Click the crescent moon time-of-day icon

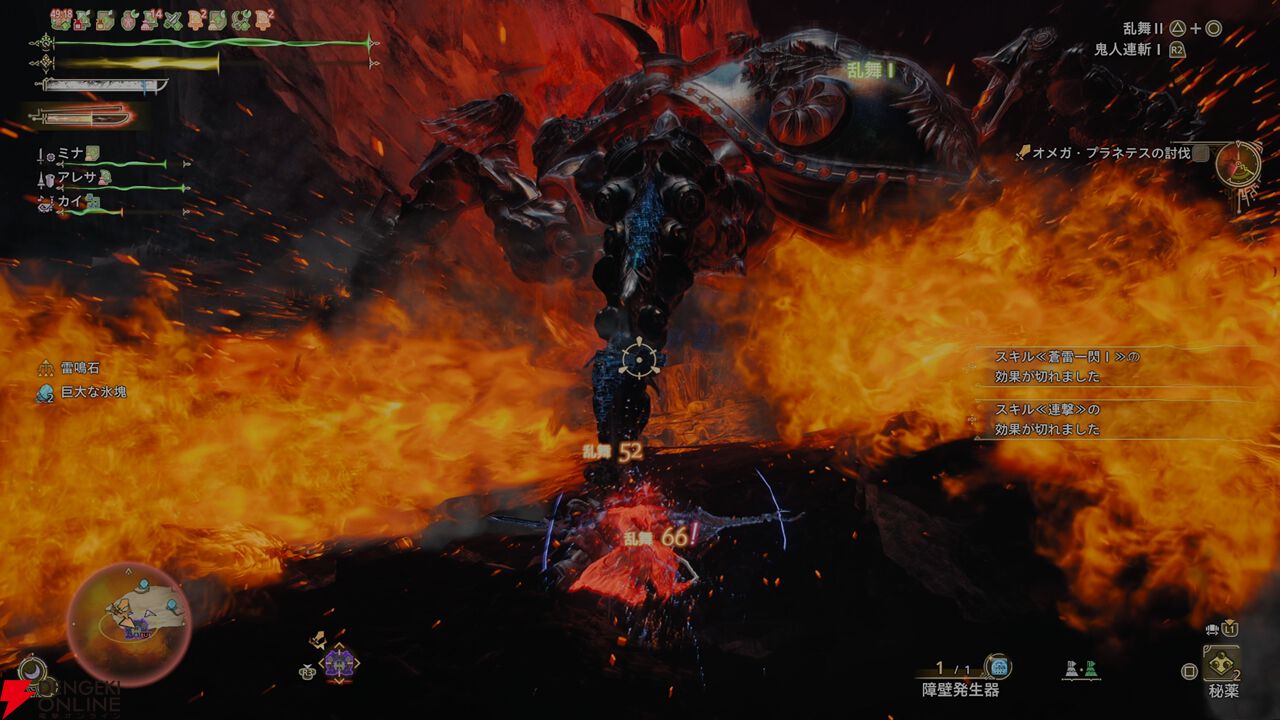coord(31,669)
